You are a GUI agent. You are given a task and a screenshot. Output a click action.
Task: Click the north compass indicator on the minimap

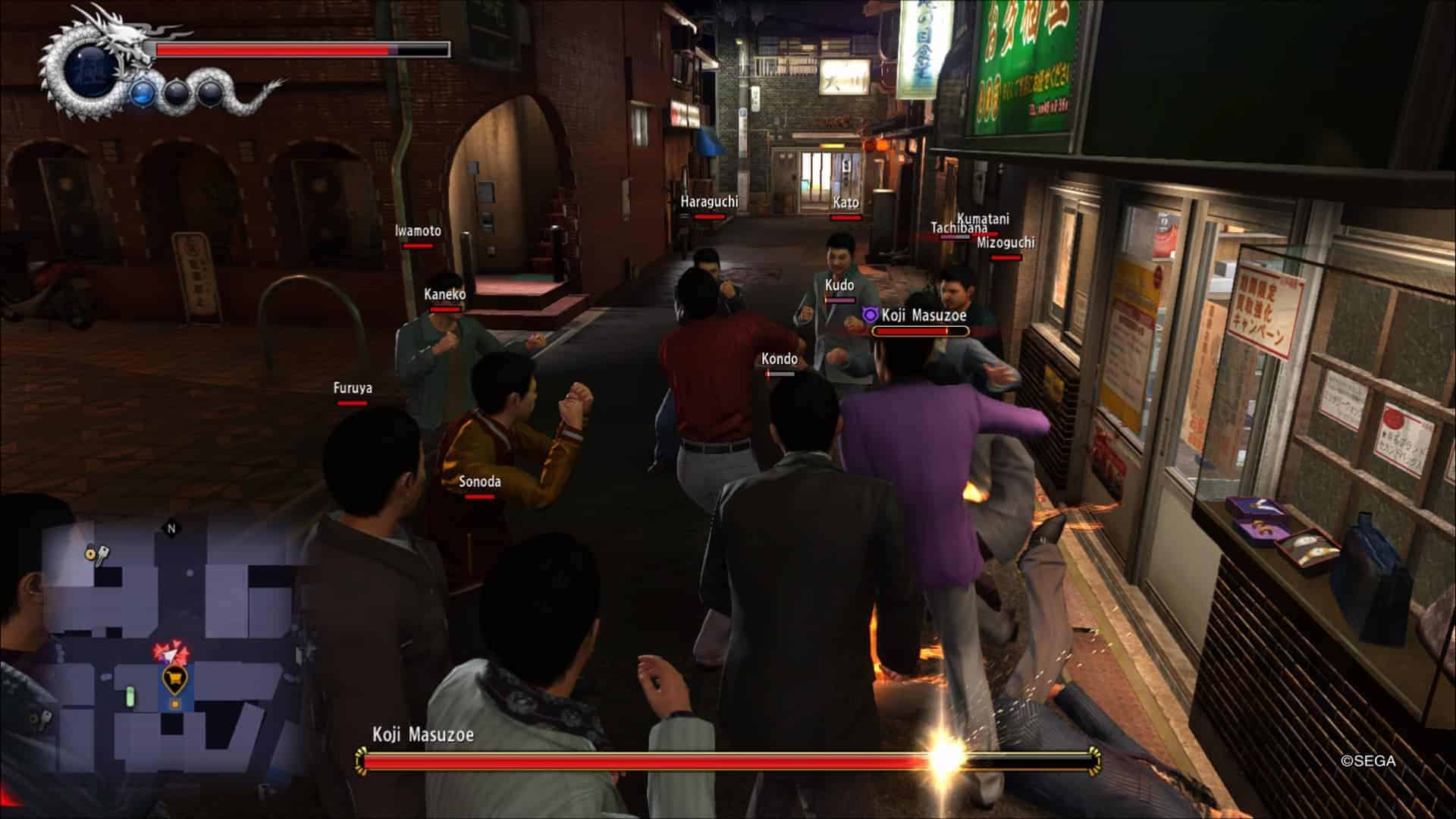(171, 529)
